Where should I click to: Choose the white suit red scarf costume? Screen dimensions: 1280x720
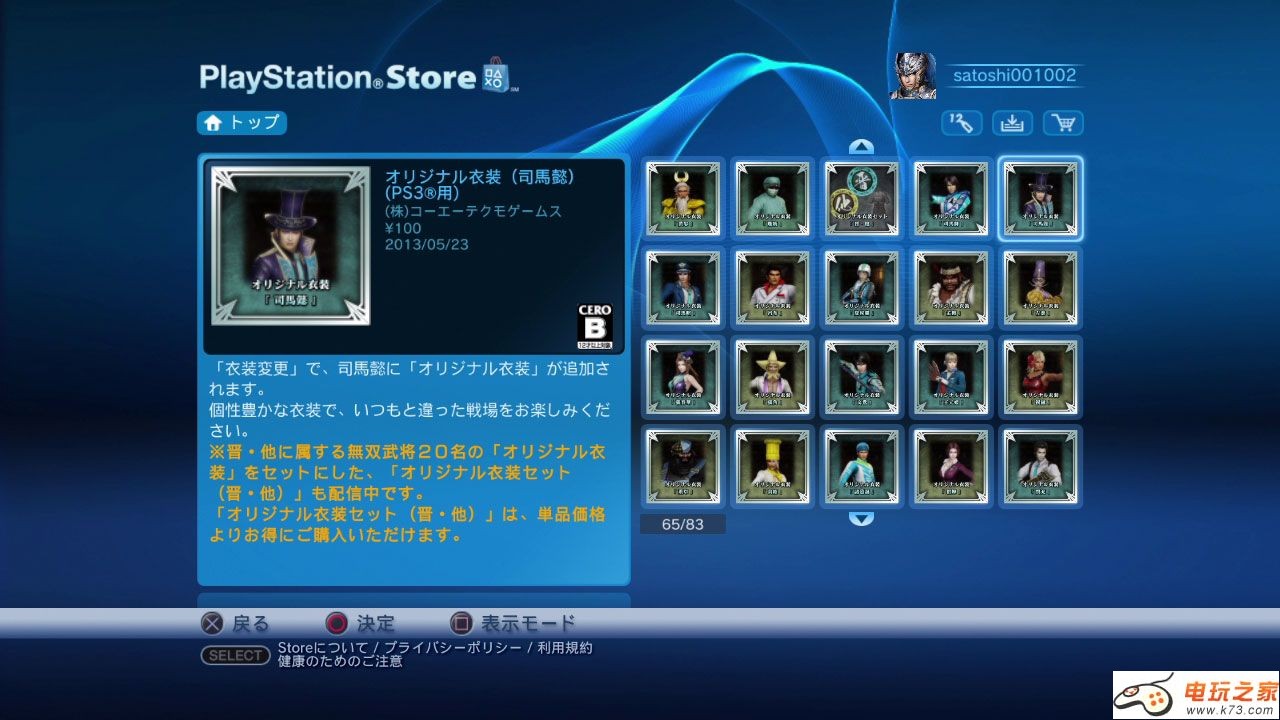[772, 288]
